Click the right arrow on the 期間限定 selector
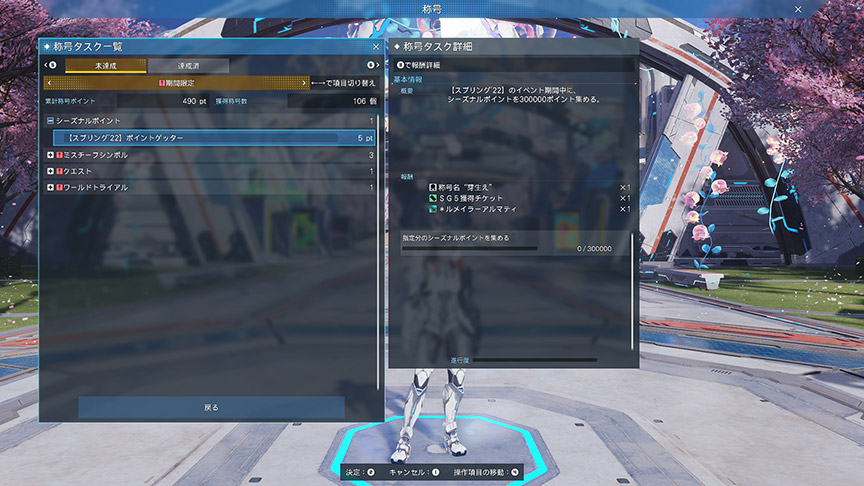Viewport: 864px width, 486px height. 304,83
